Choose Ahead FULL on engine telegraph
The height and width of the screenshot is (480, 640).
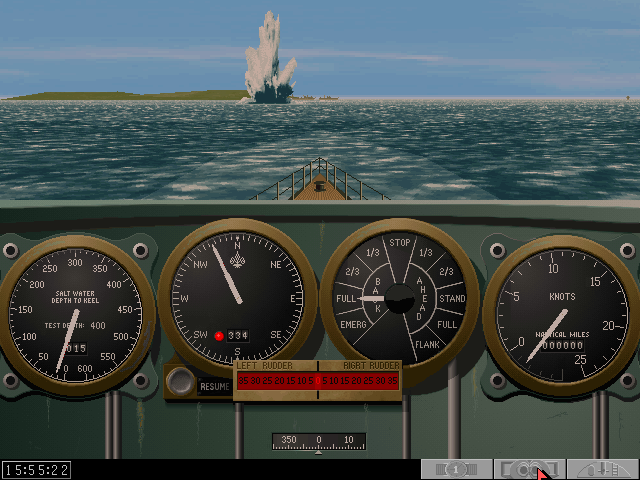click(447, 325)
